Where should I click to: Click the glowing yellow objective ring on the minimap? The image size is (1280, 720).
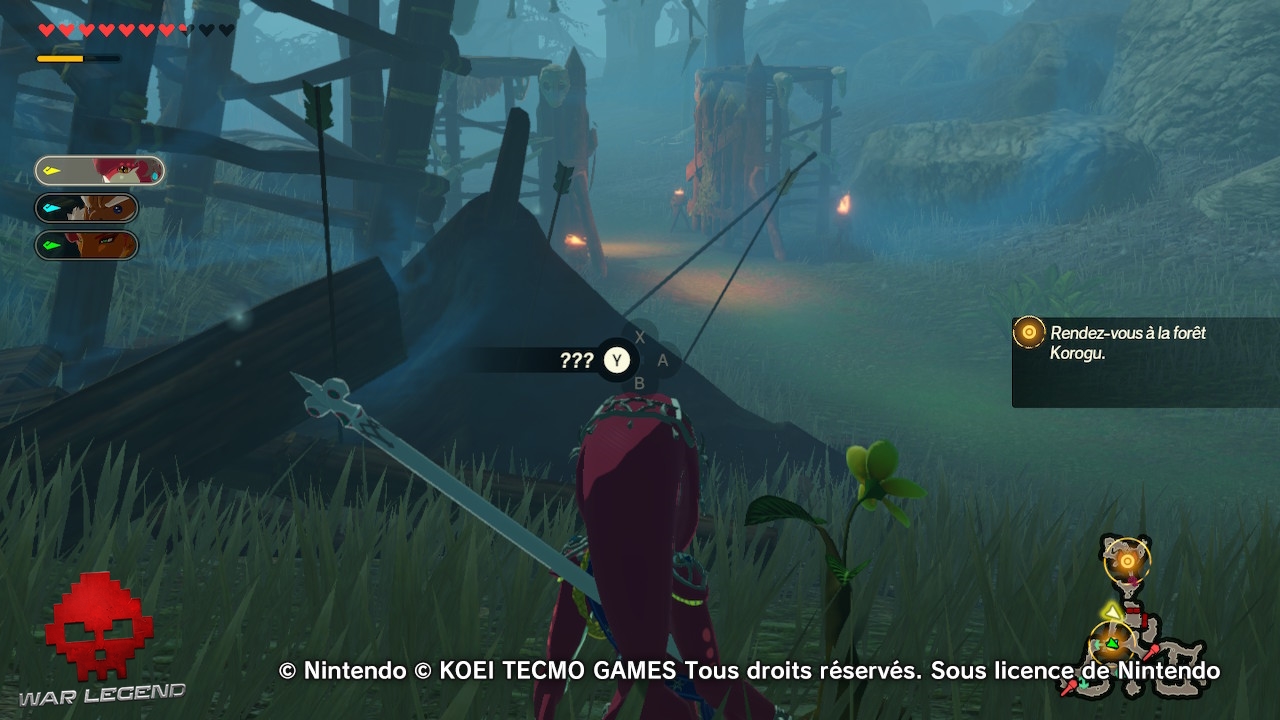[1127, 560]
